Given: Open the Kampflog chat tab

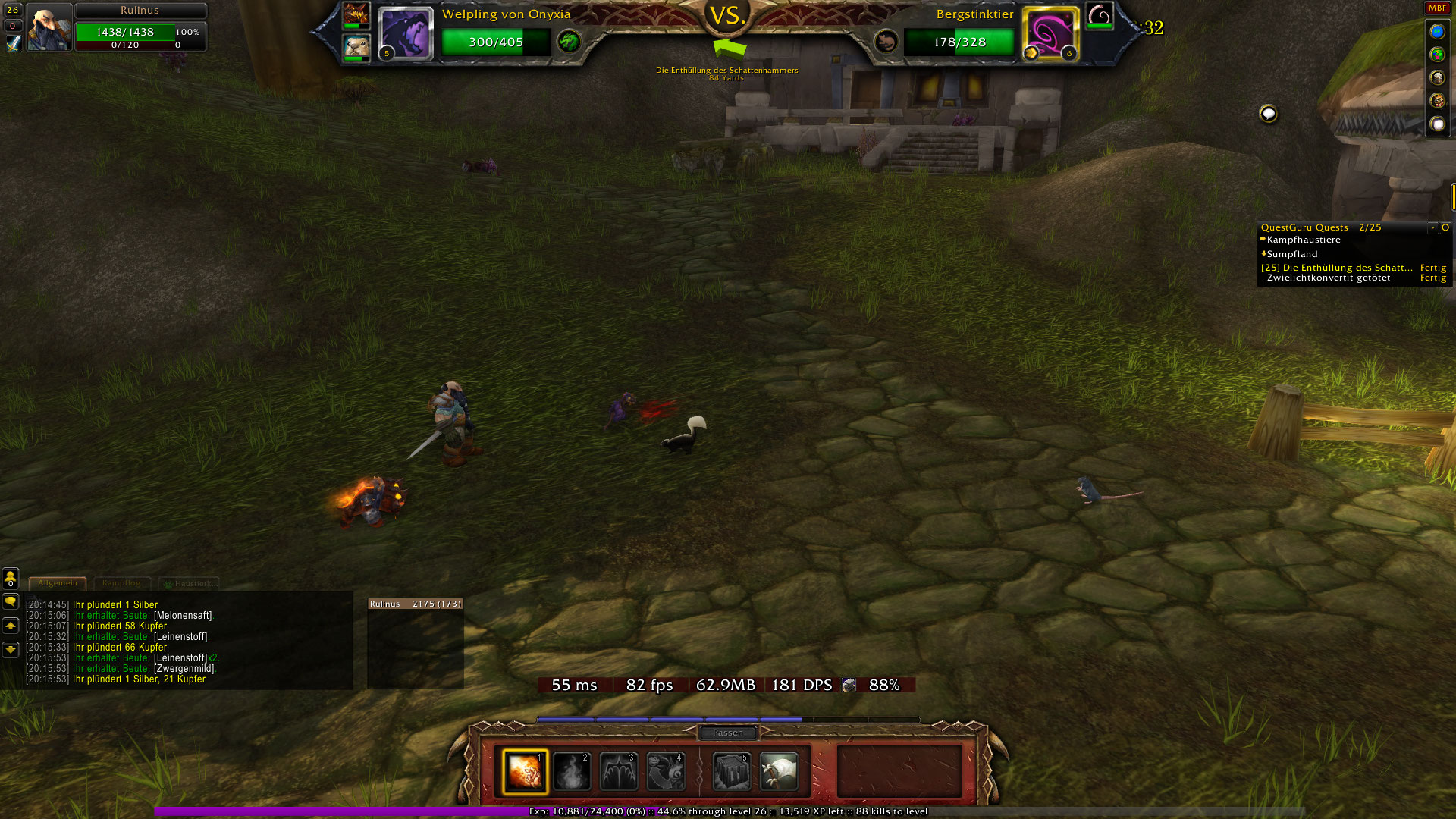Looking at the screenshot, I should (x=121, y=583).
